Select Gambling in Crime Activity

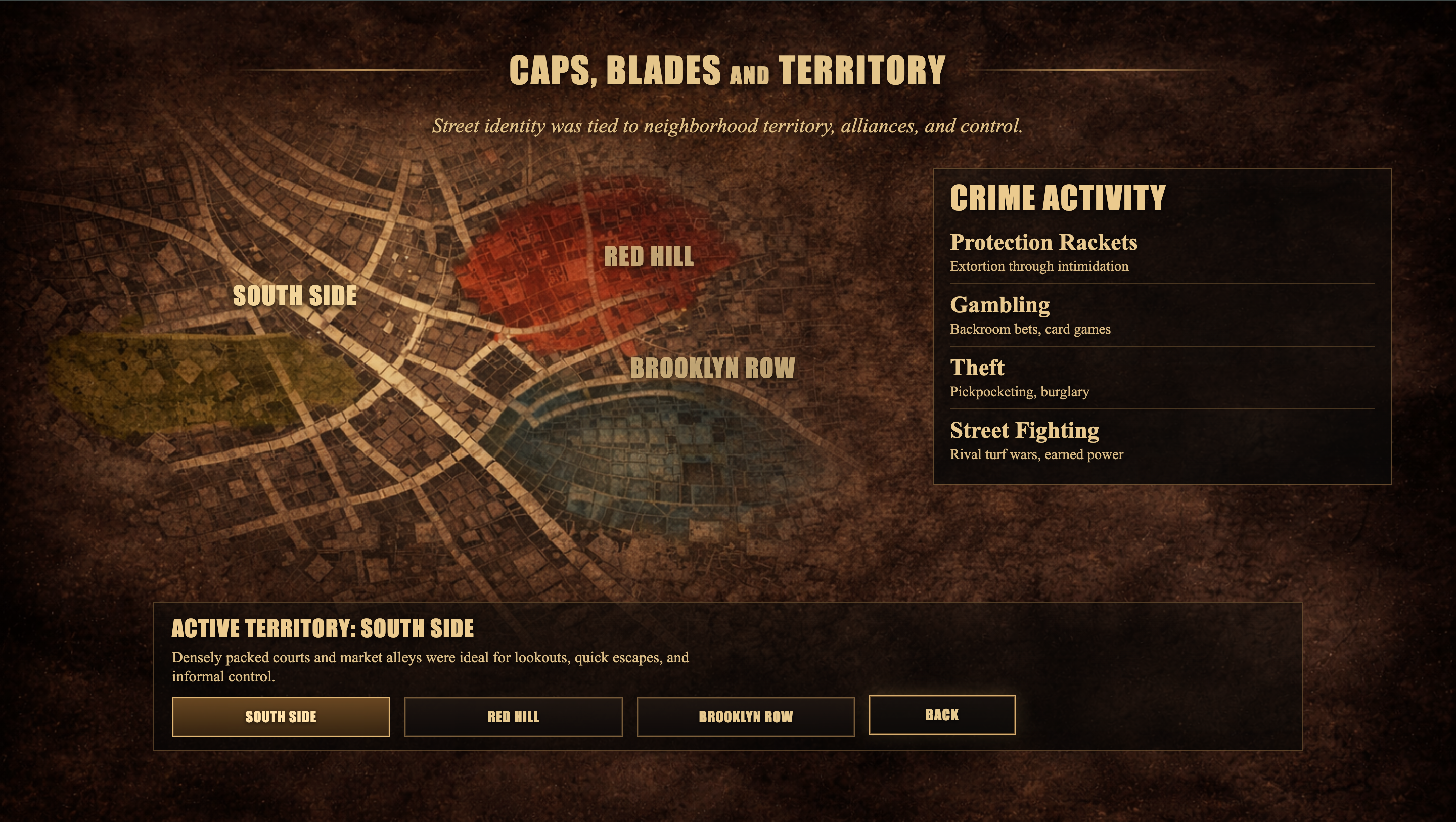click(1000, 305)
